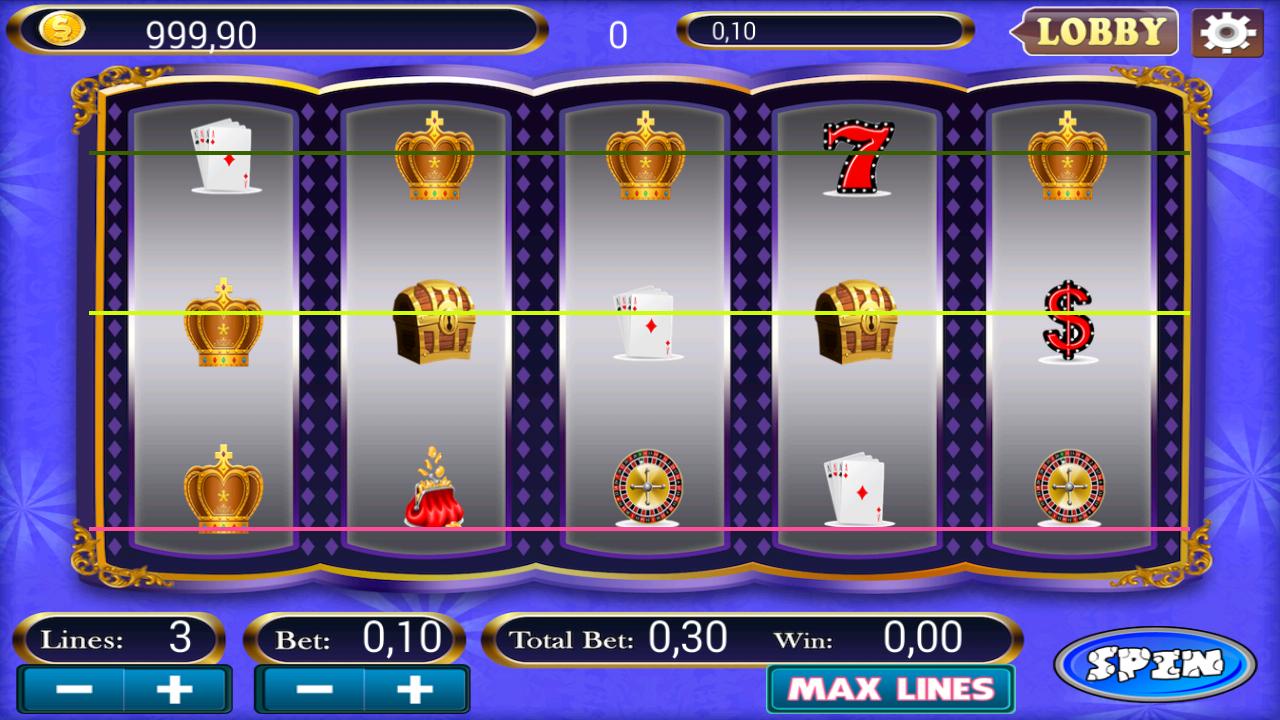Select the crown symbol on the first reel
Image resolution: width=1280 pixels, height=720 pixels.
(x=222, y=320)
